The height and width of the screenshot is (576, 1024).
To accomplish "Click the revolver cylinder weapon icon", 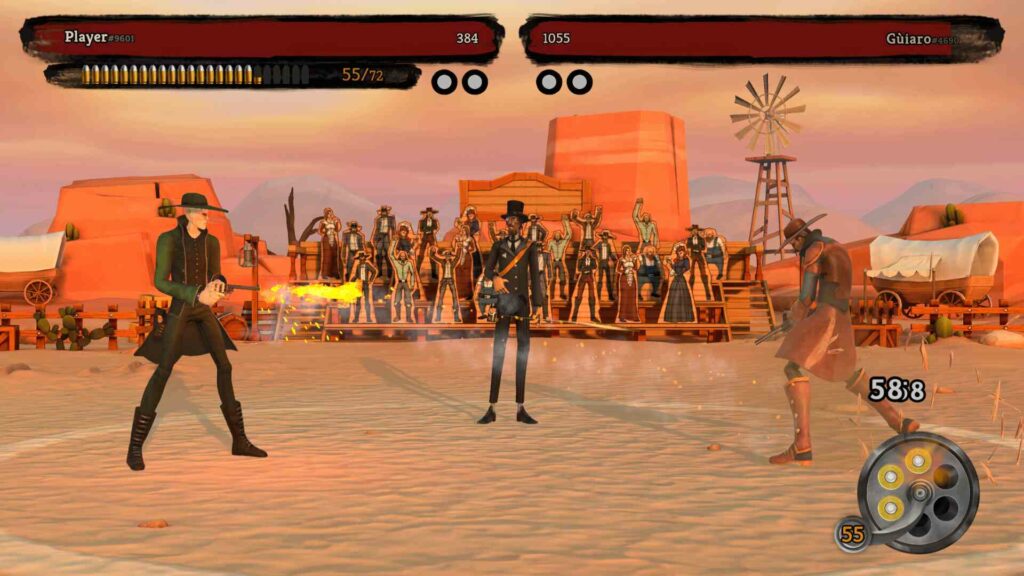I will [917, 492].
